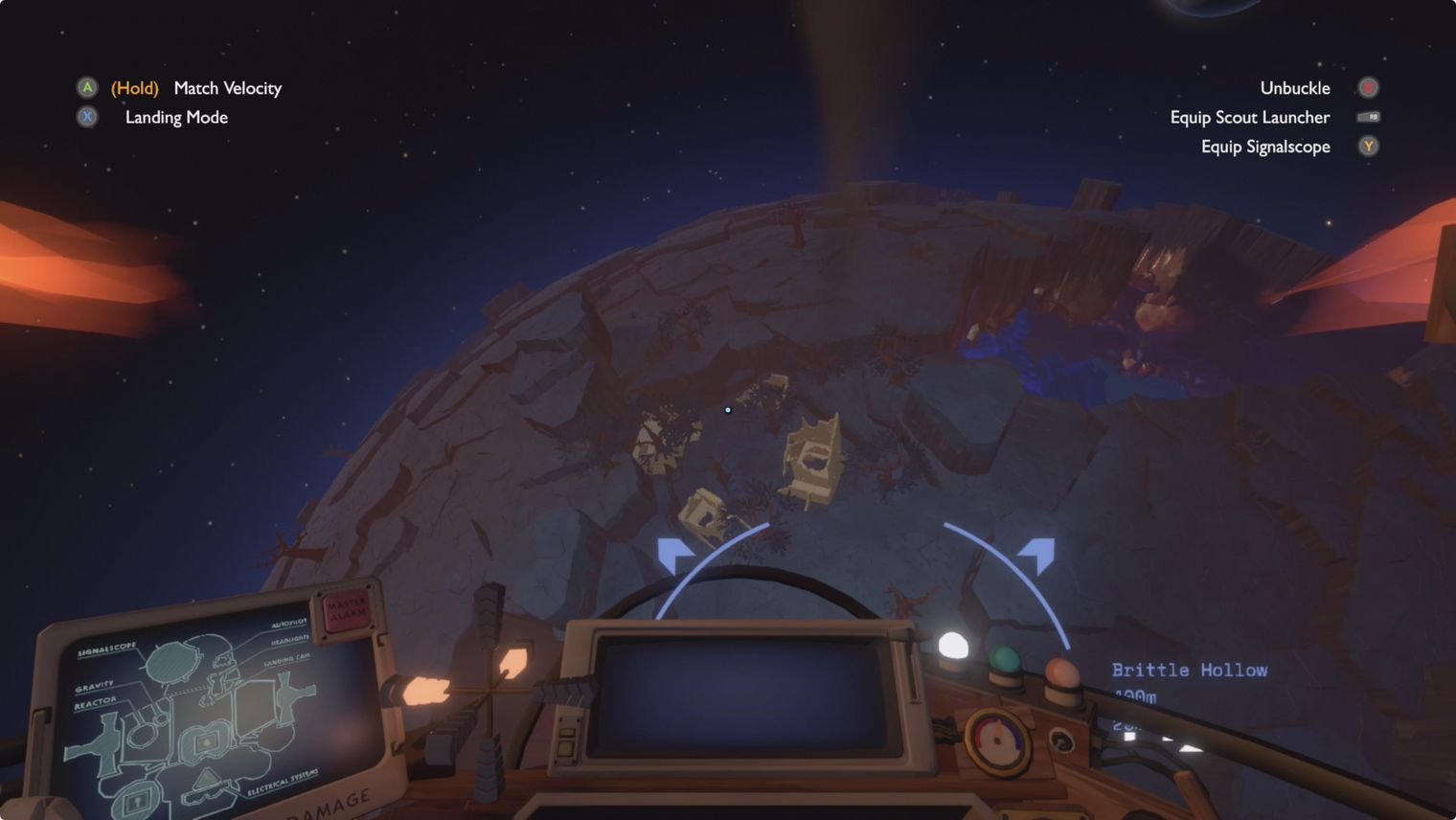The image size is (1456, 820).
Task: Click the Unbuckle label
Action: coord(1295,87)
